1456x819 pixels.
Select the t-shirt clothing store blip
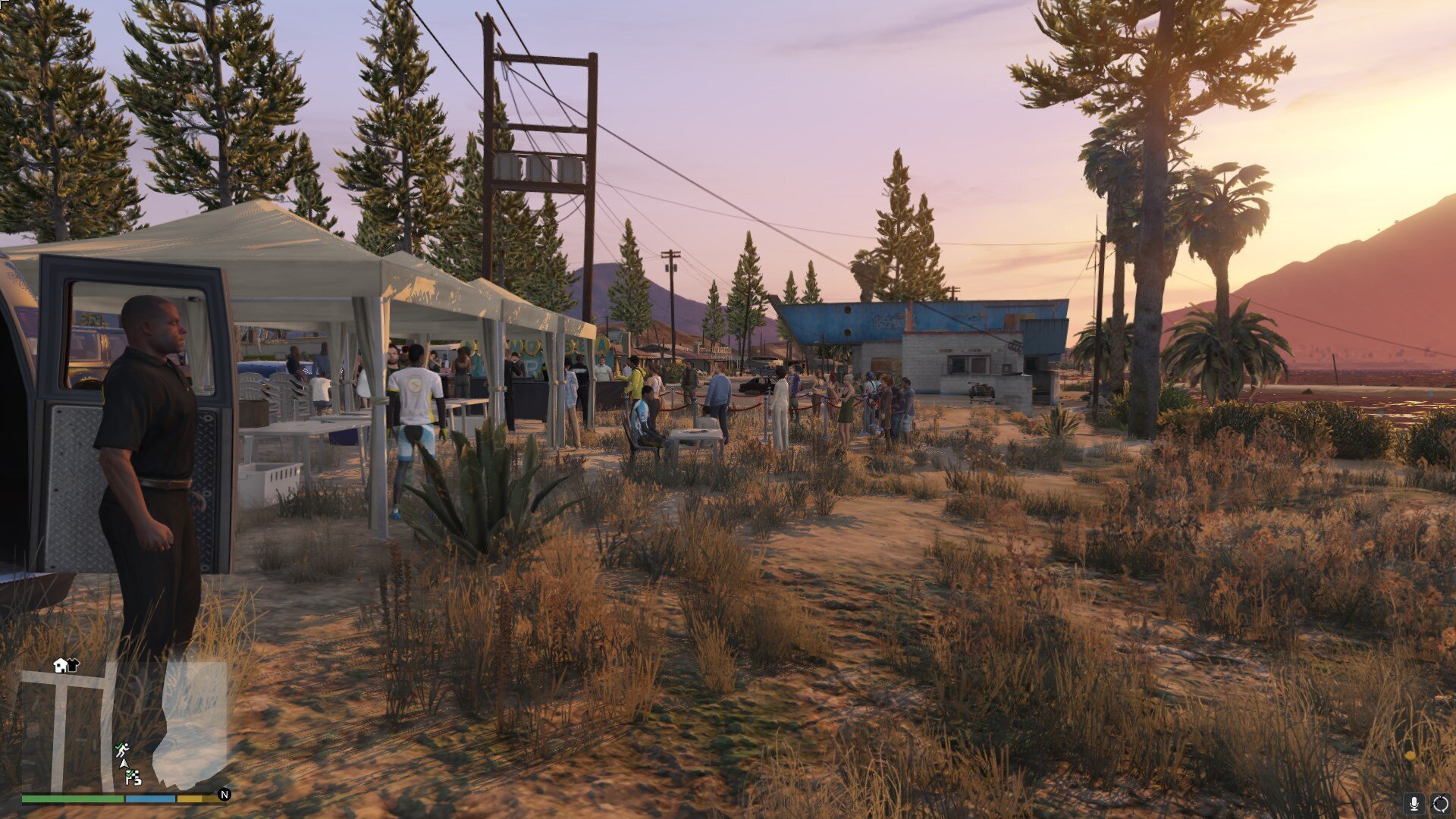coord(73,665)
